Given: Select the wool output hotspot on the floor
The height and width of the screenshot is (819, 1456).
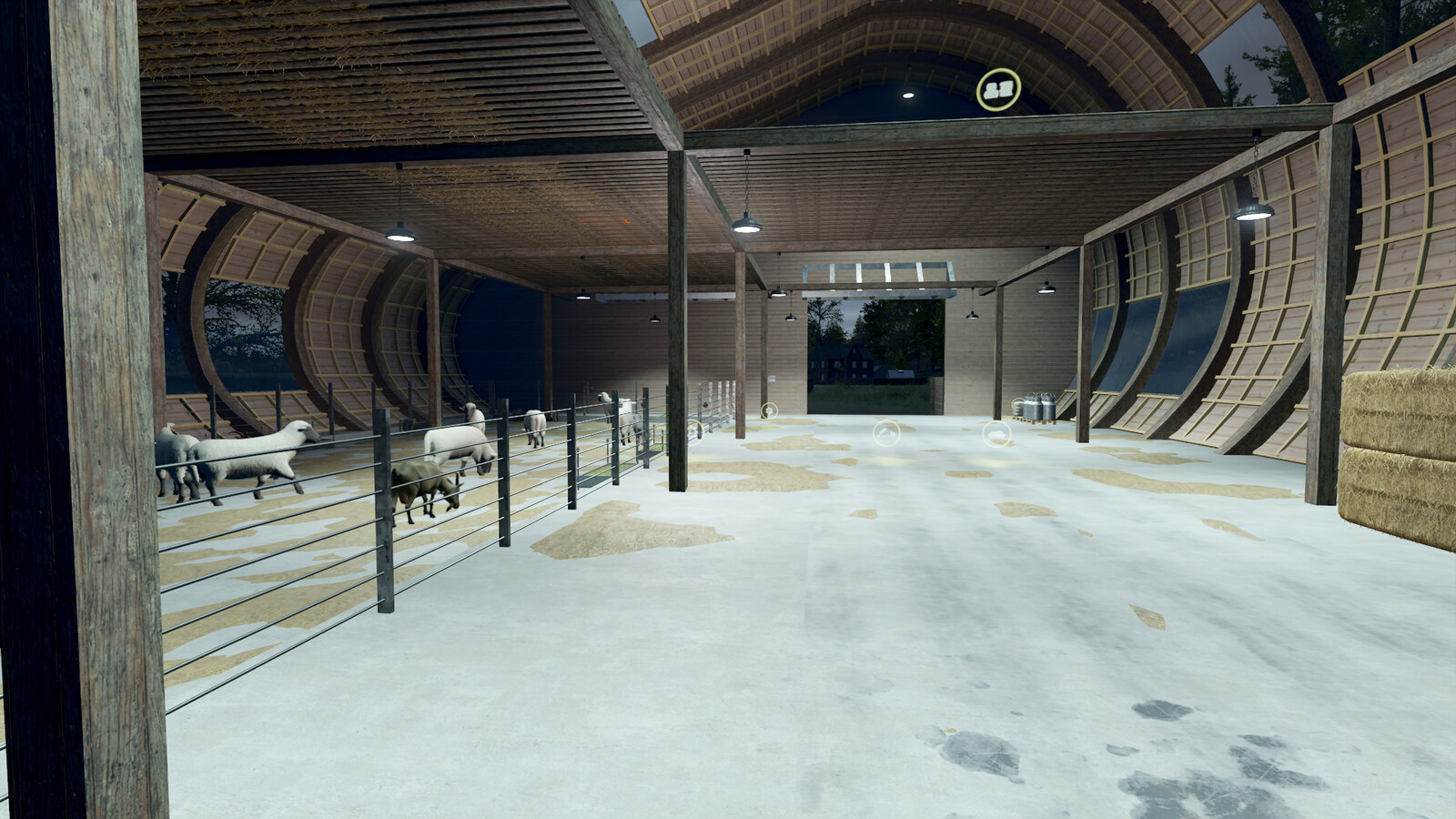Looking at the screenshot, I should [x=996, y=433].
